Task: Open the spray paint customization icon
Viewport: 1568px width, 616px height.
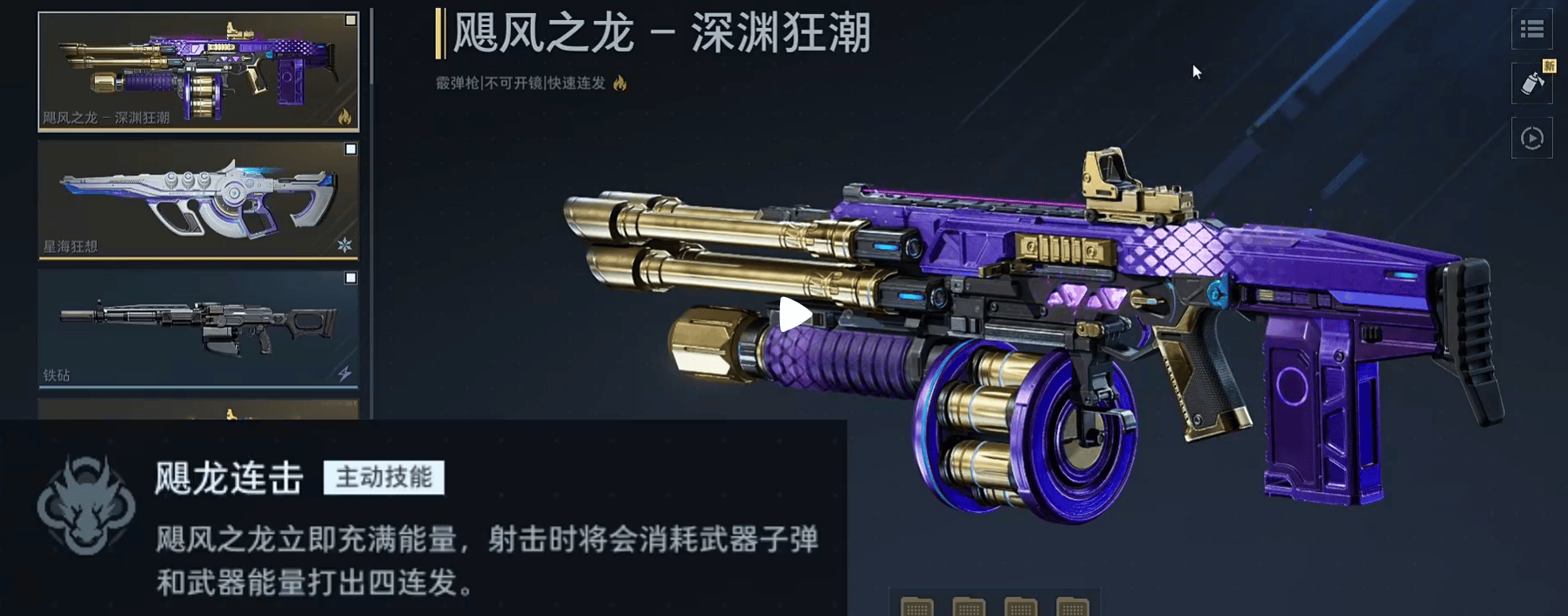Action: click(1531, 84)
